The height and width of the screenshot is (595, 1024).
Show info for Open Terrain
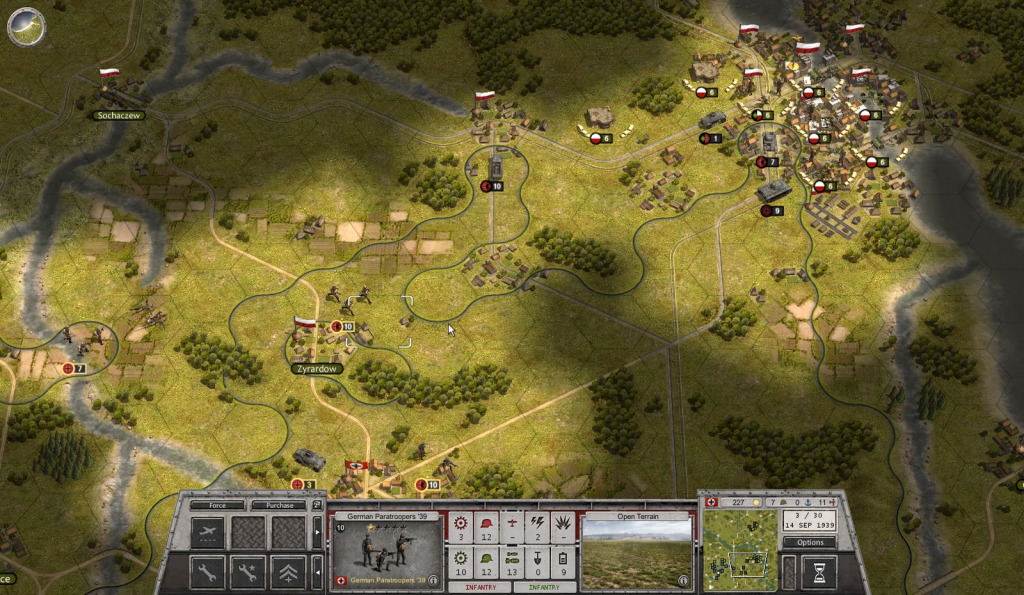pyautogui.click(x=684, y=579)
